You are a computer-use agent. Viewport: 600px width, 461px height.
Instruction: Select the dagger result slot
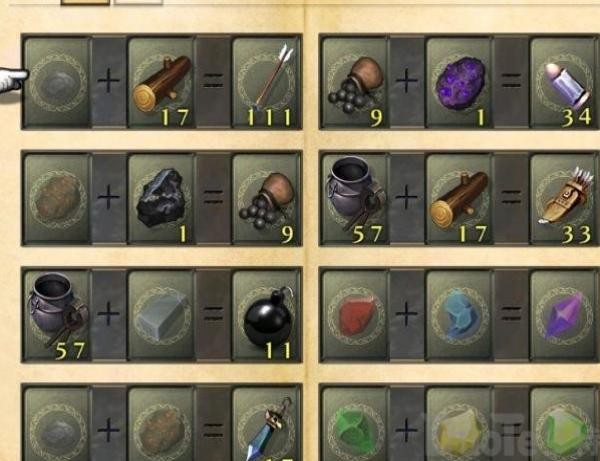(x=266, y=425)
